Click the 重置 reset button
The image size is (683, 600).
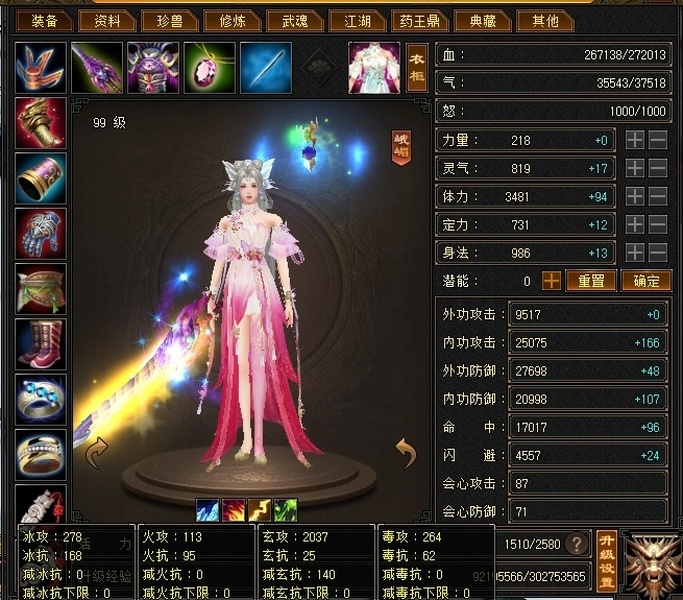[591, 281]
